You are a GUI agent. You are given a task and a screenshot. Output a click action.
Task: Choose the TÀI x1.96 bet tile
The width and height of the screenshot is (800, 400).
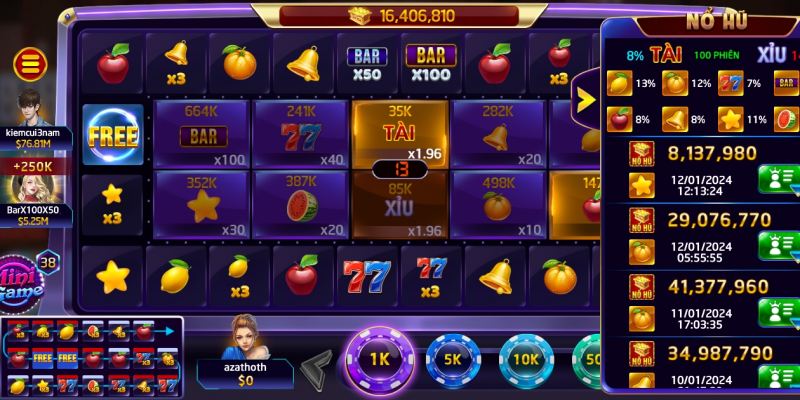point(399,130)
